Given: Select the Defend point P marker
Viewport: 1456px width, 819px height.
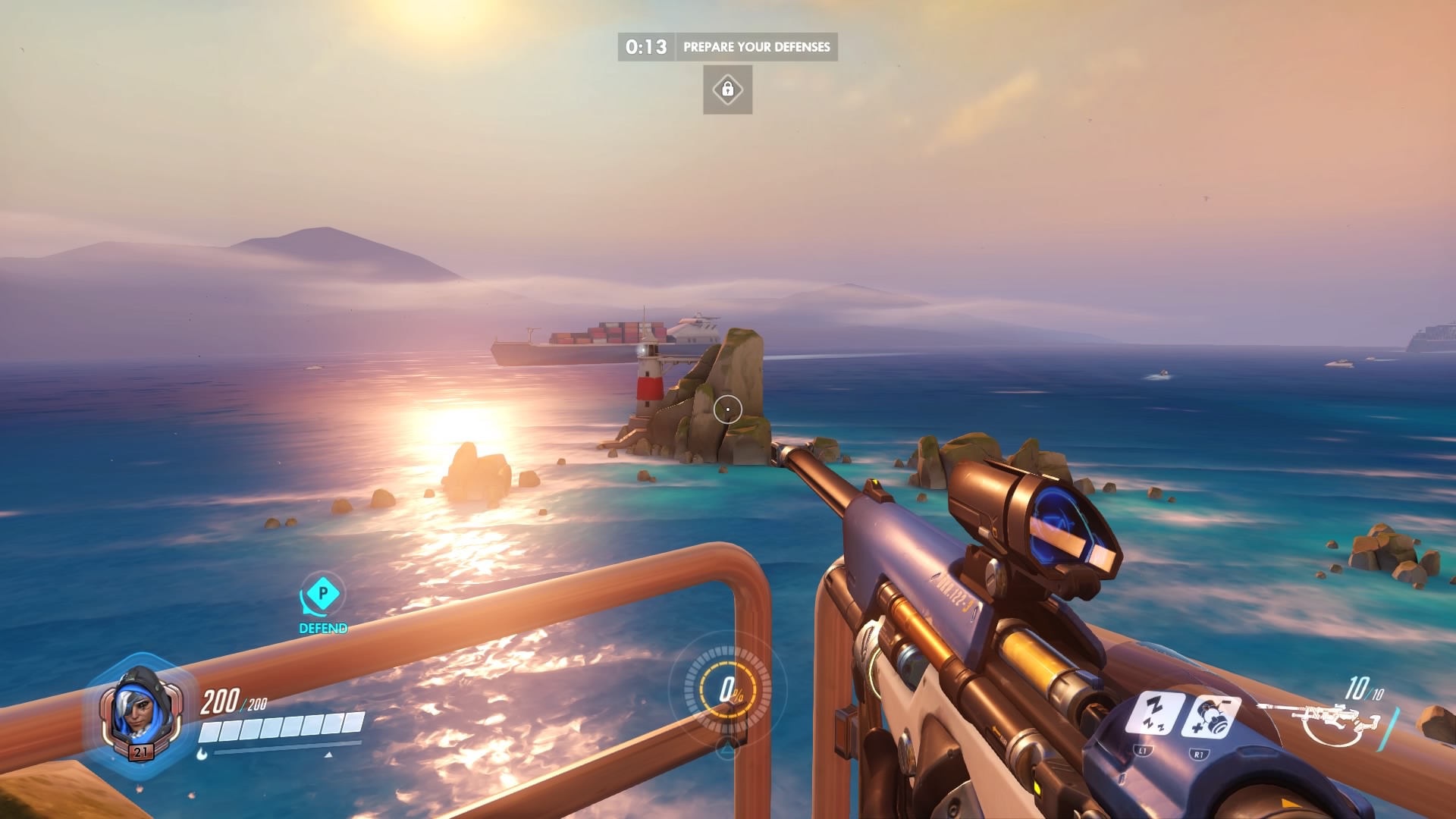Looking at the screenshot, I should point(323,594).
